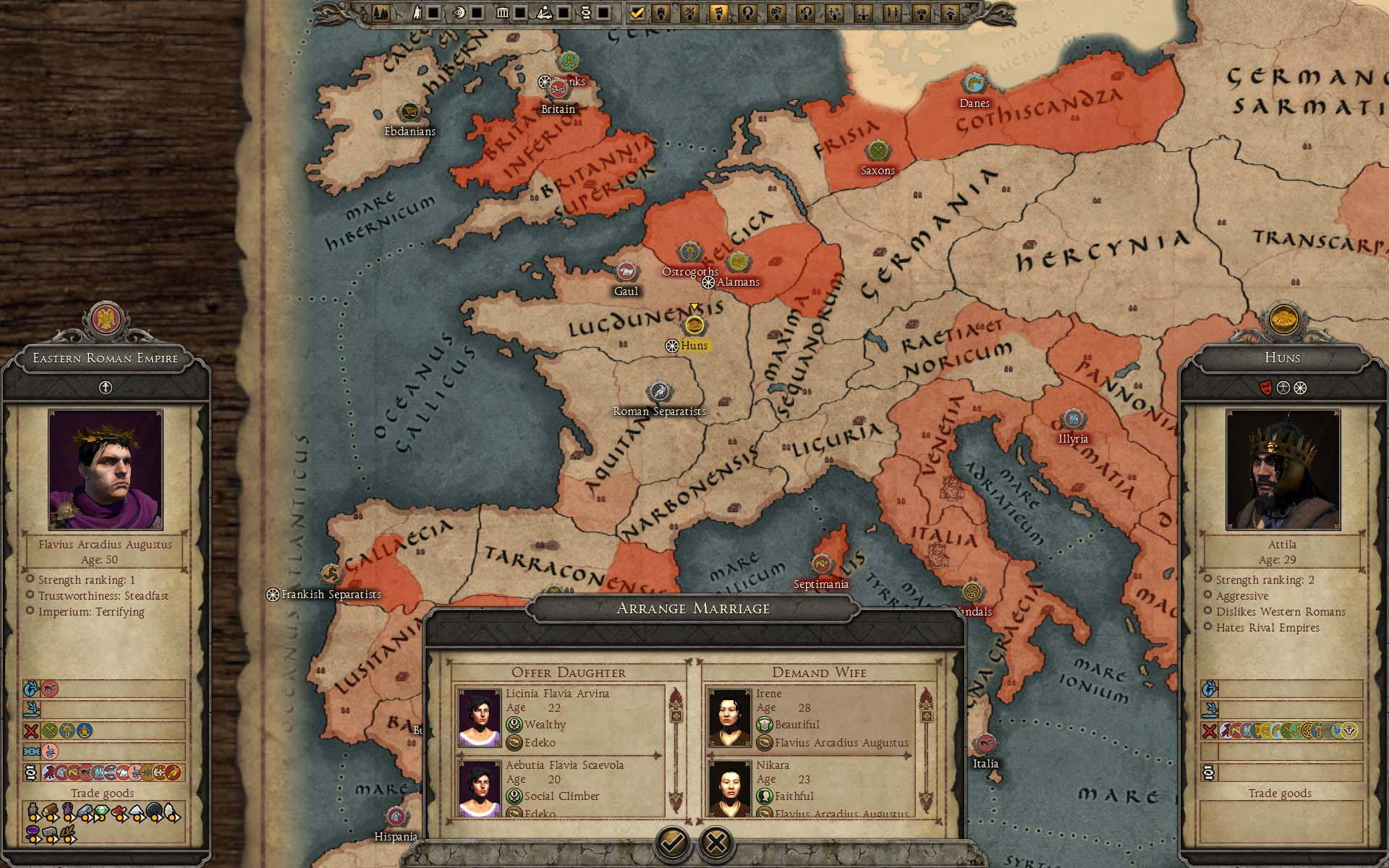This screenshot has height=868, width=1389.
Task: Click the Offer Daughter list scrollbar handle
Action: [676, 716]
